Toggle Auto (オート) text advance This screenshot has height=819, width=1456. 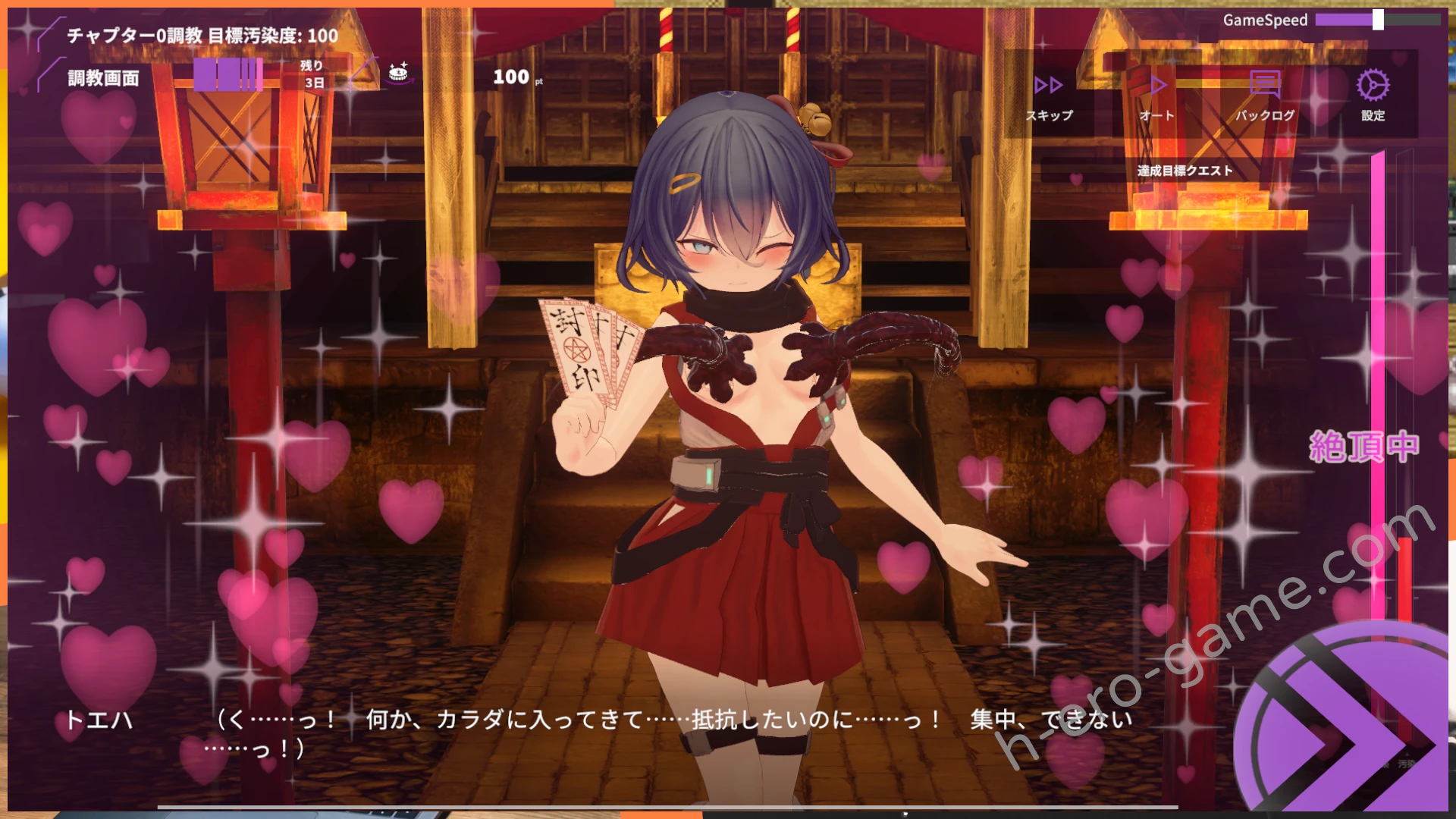click(x=1157, y=96)
